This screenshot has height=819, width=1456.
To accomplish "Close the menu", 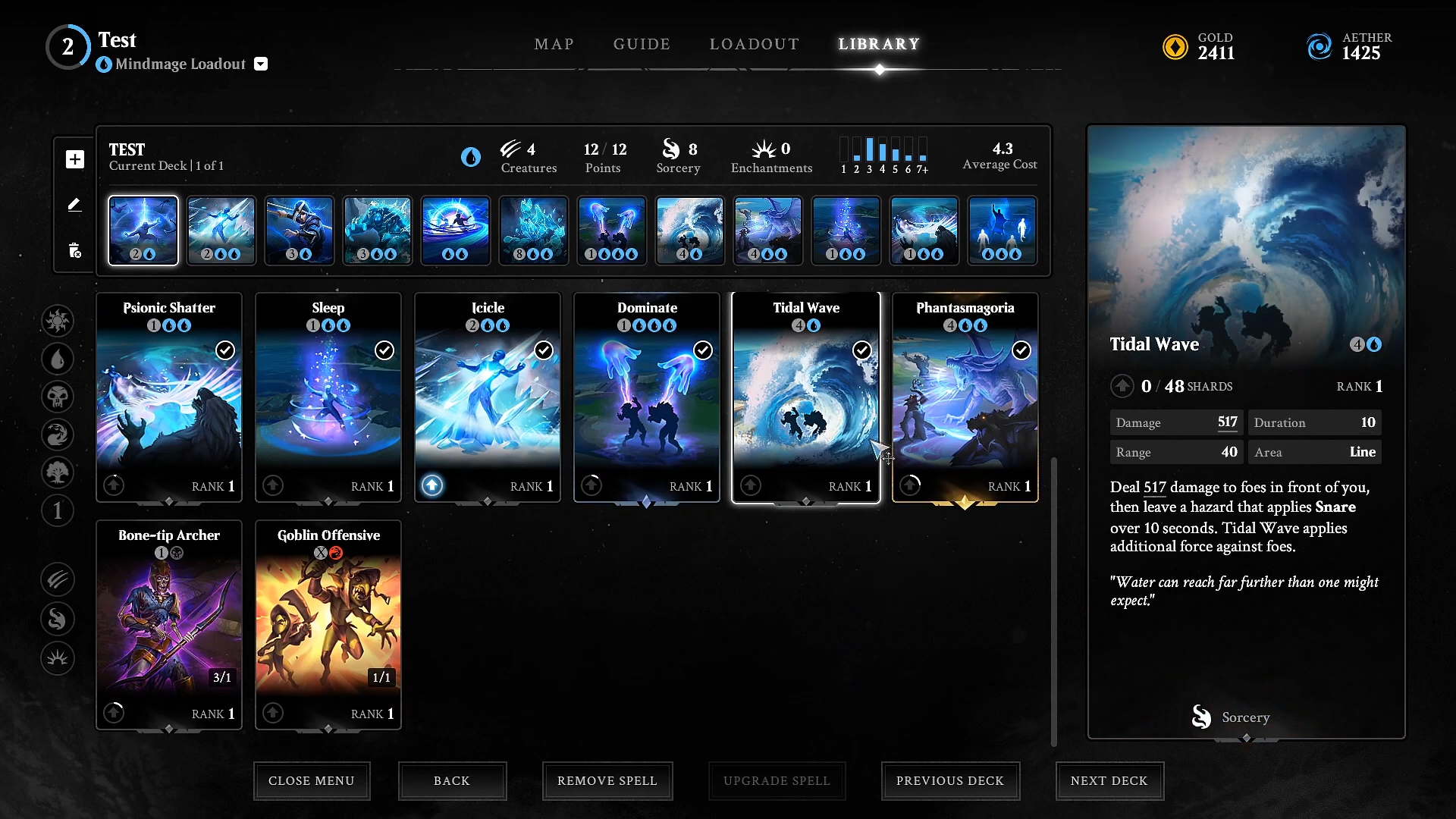I will click(x=312, y=780).
